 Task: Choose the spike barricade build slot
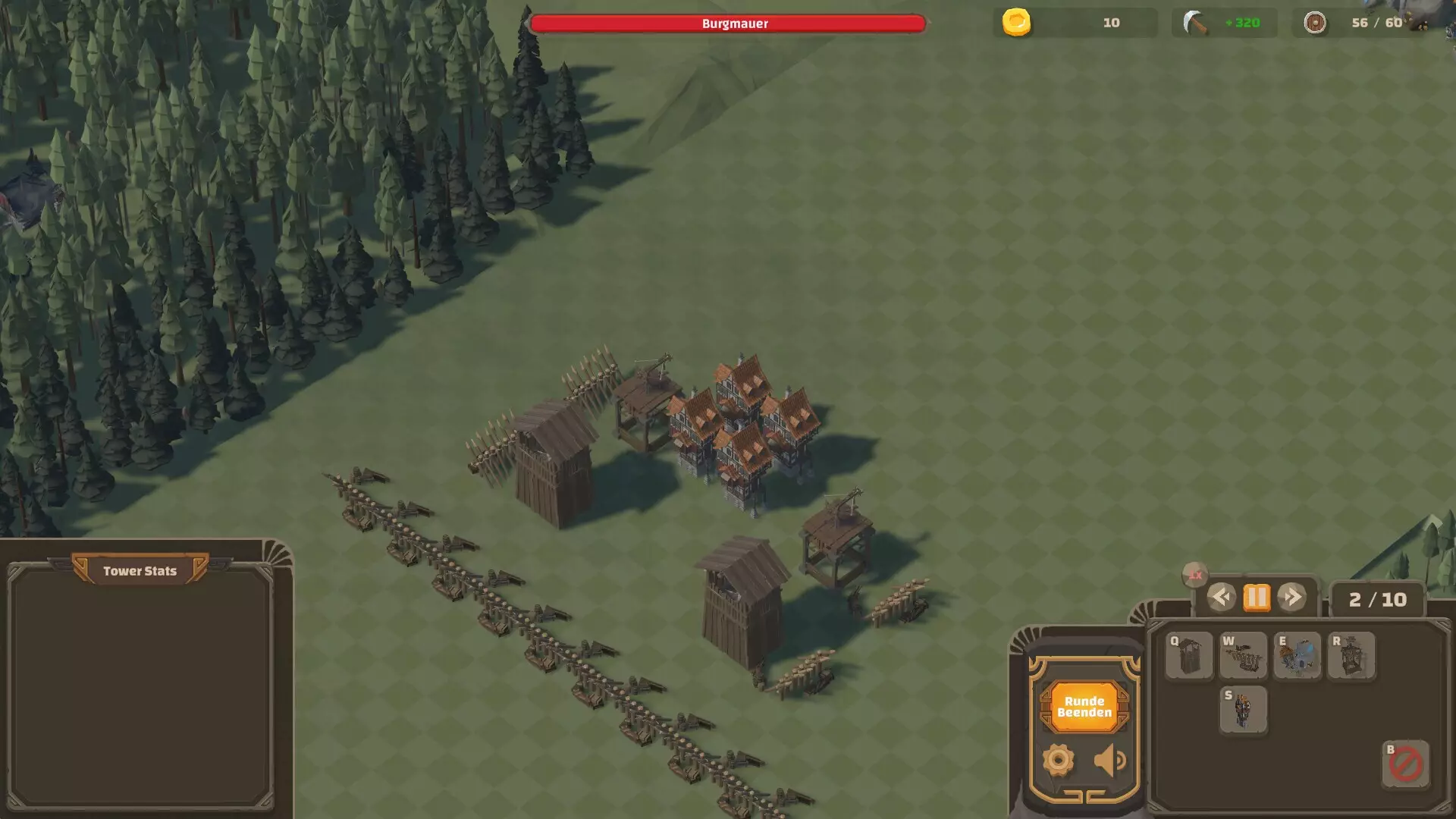(1243, 656)
